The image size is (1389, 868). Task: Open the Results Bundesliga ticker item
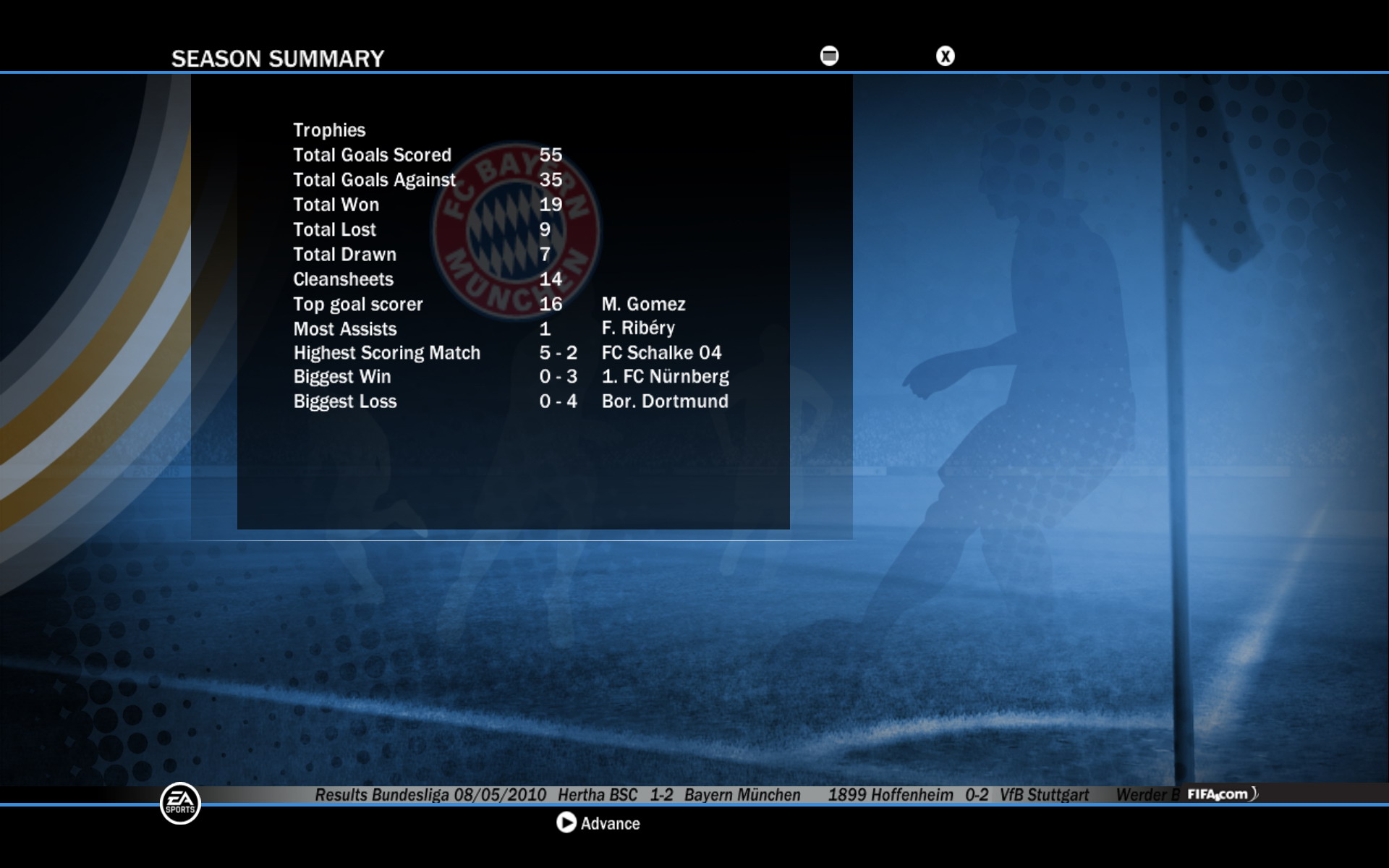(430, 793)
